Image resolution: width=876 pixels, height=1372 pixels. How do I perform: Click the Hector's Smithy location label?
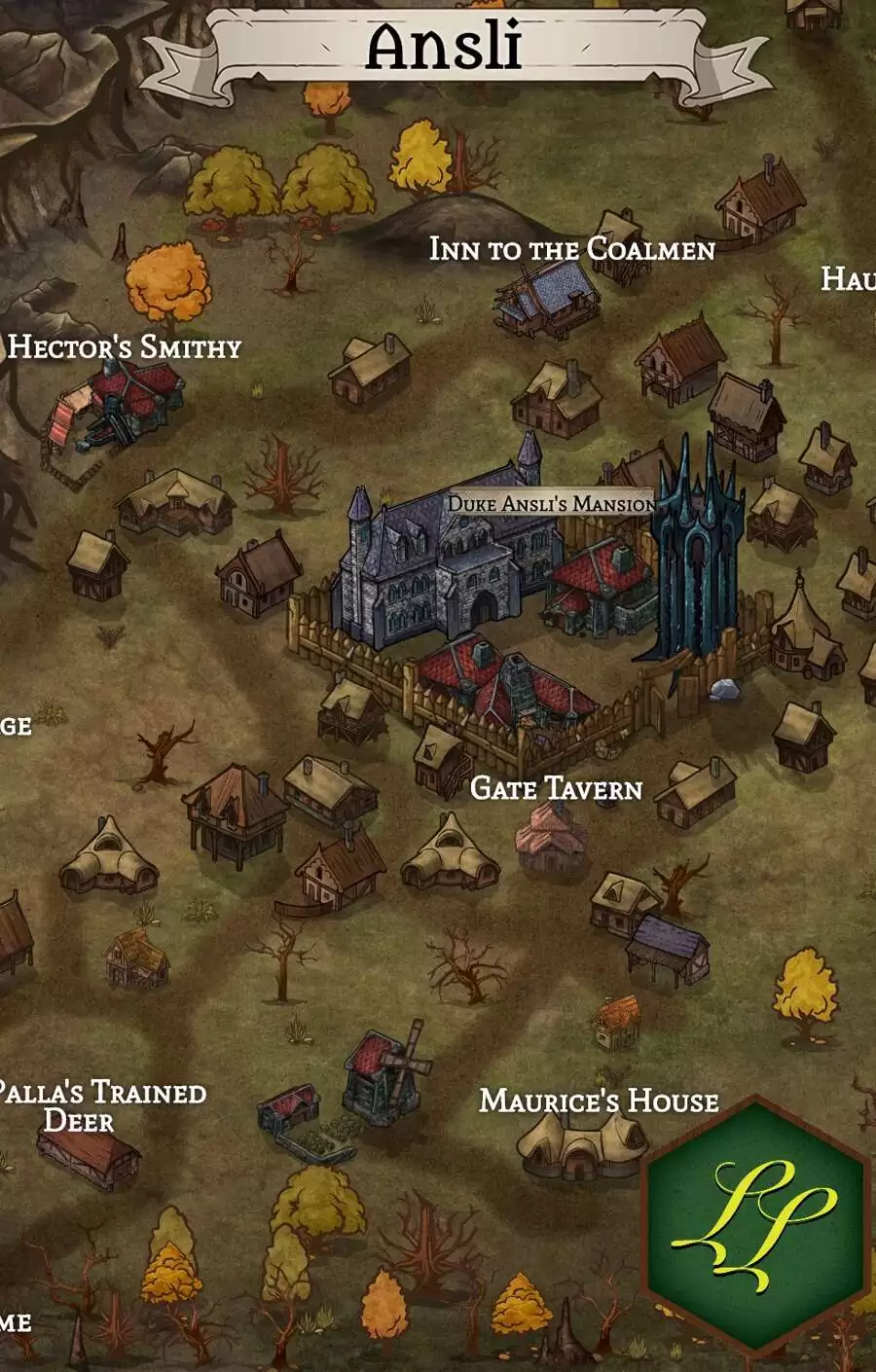pos(125,347)
